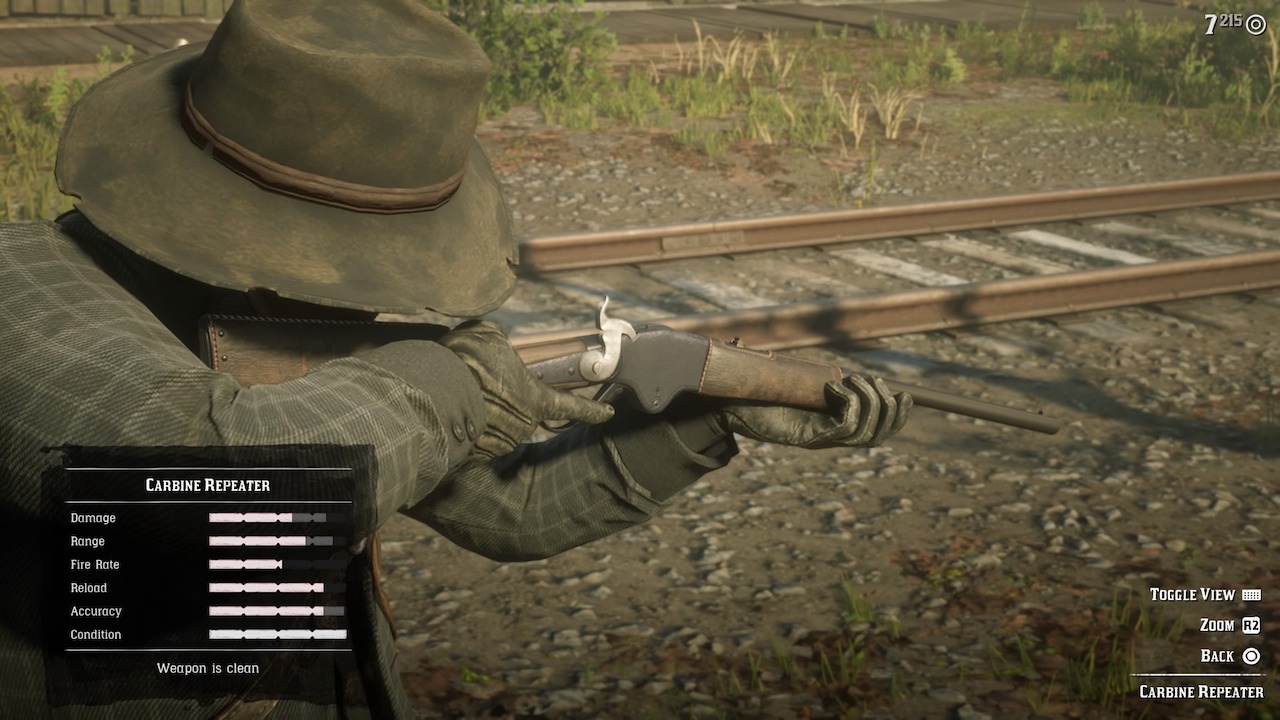
Task: Click the Carbine Repeater label at bottom right
Action: click(x=1204, y=691)
